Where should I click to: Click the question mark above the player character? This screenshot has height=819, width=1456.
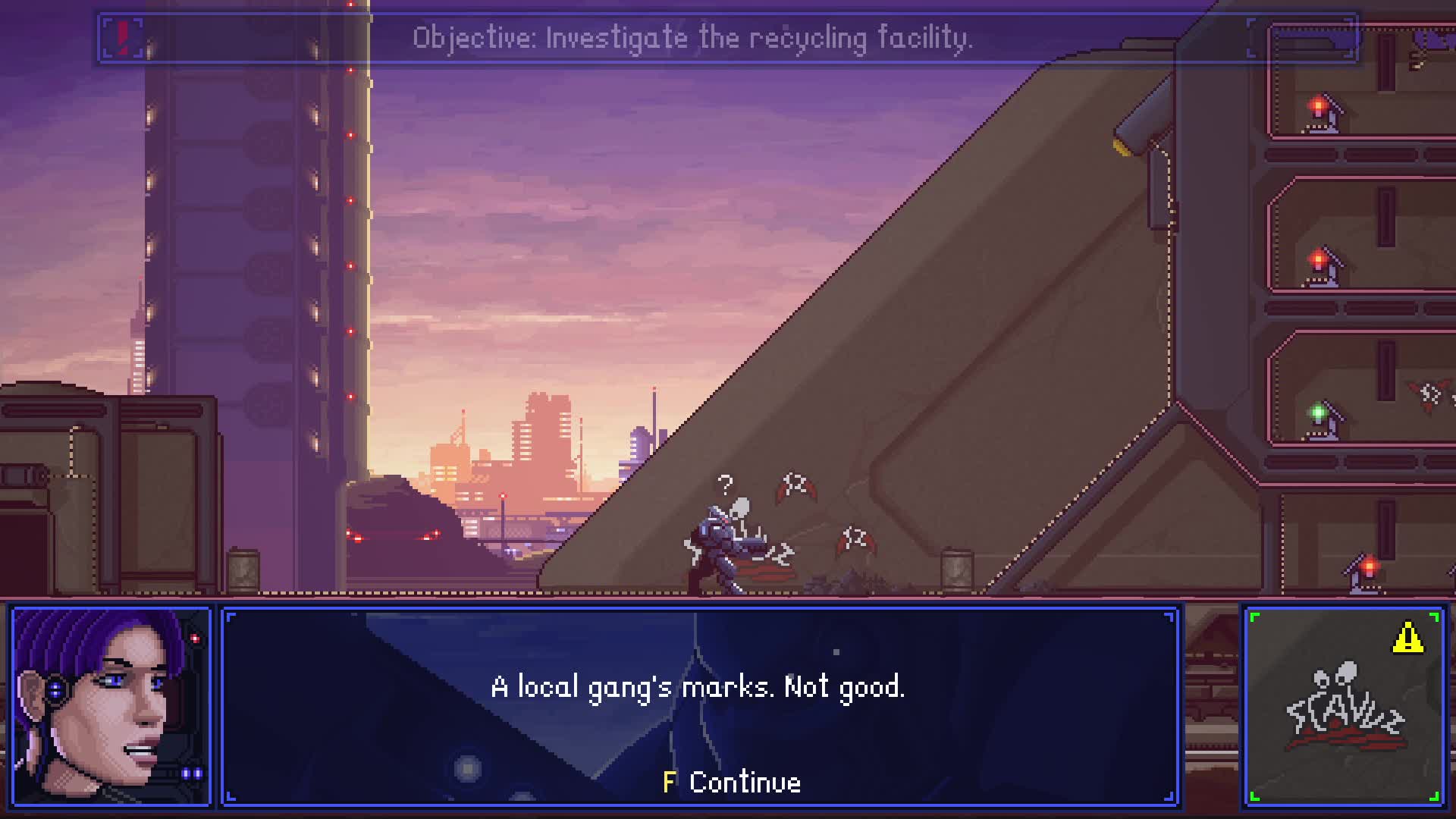click(726, 484)
